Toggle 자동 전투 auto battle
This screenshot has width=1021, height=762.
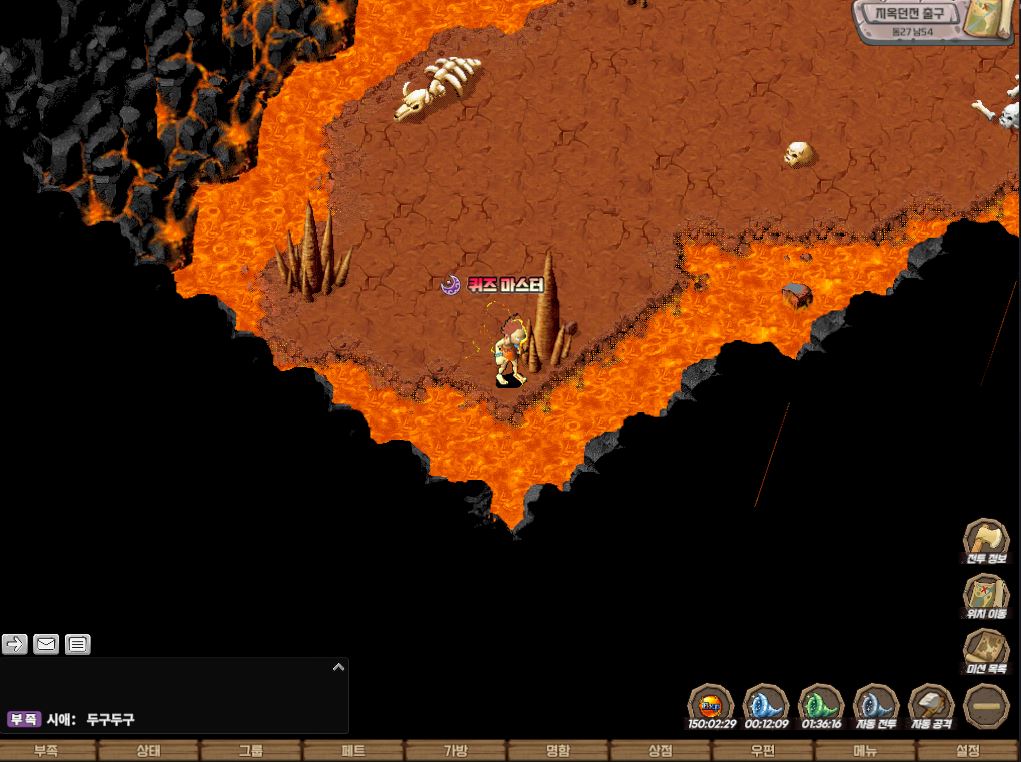pyautogui.click(x=876, y=703)
